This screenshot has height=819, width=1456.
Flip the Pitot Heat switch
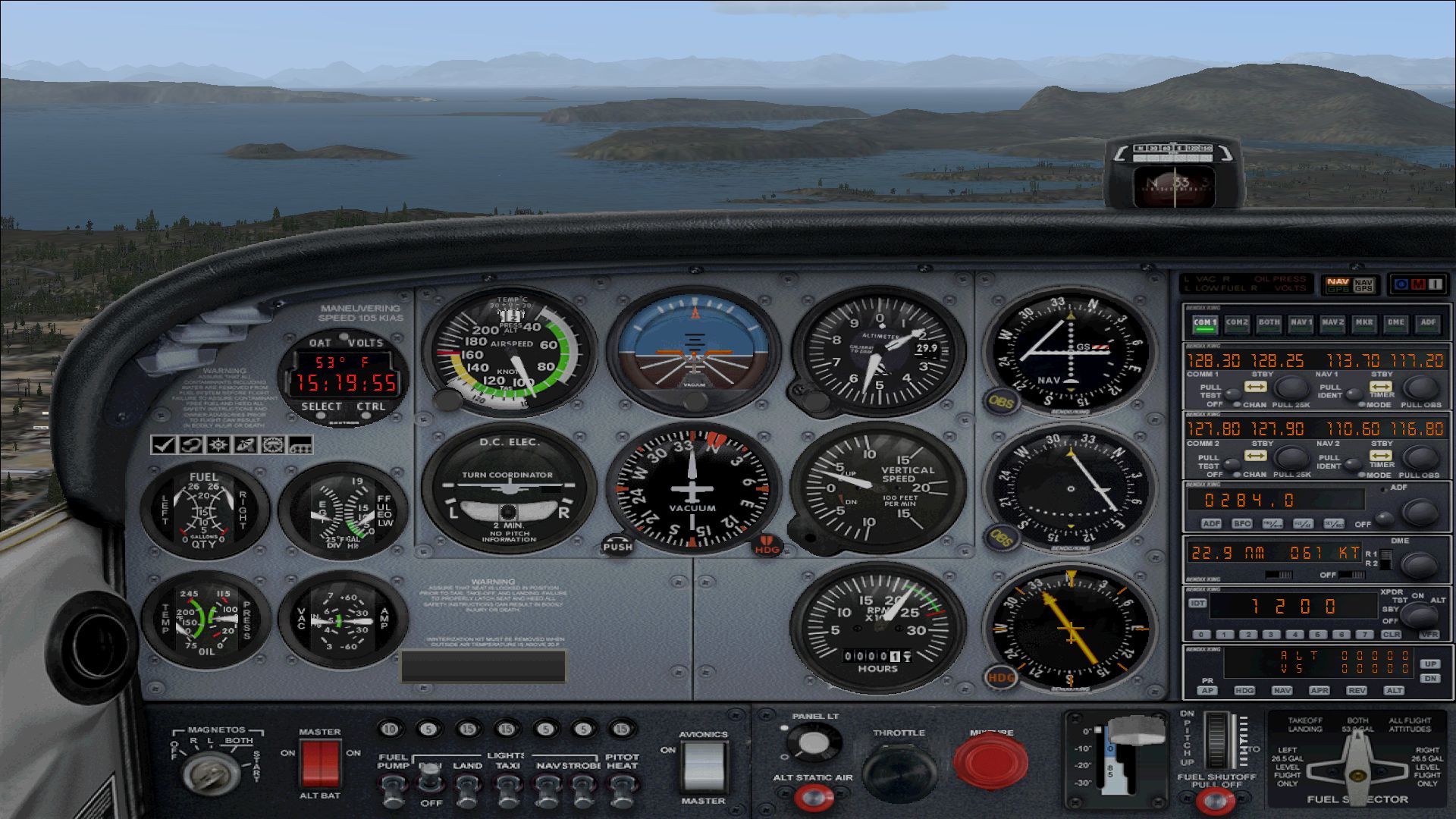point(621,792)
